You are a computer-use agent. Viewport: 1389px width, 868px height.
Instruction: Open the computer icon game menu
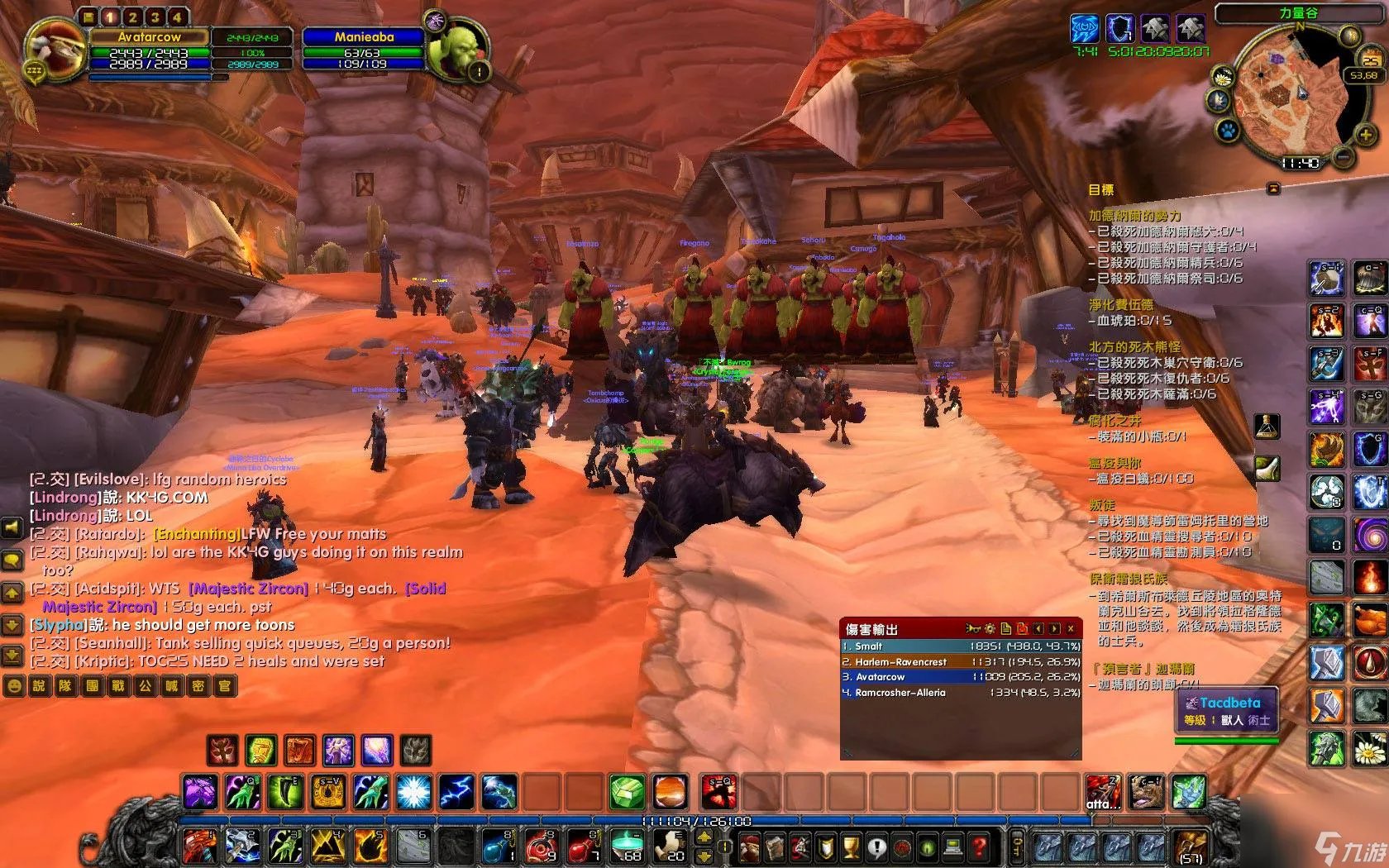(x=953, y=847)
